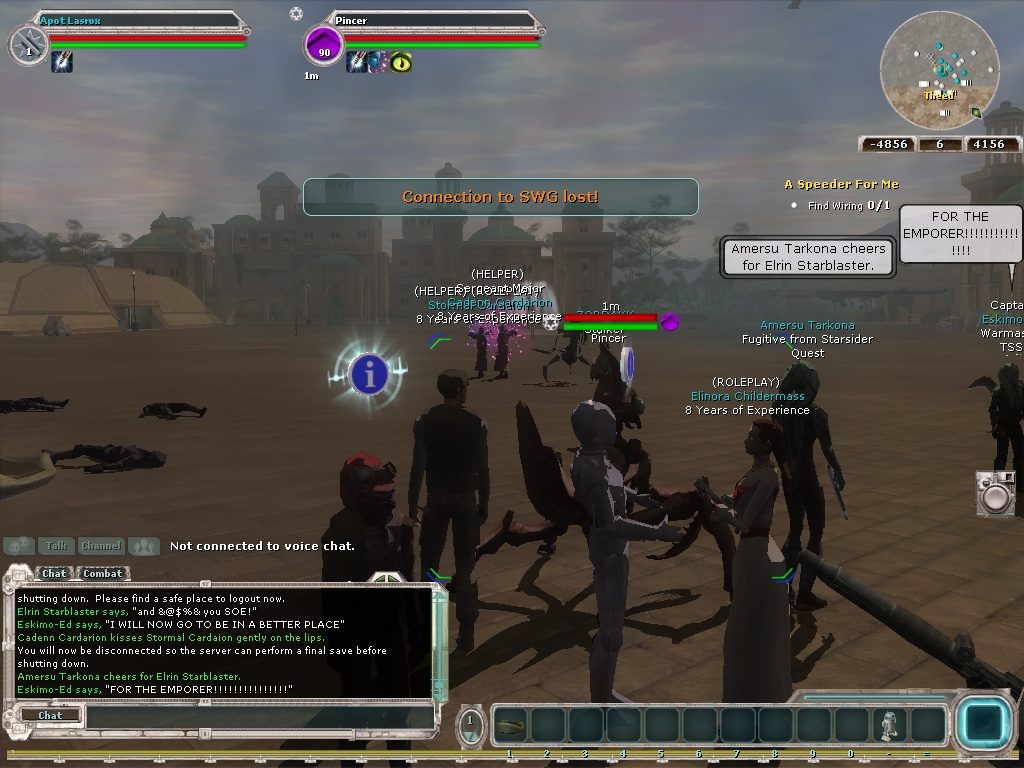
Task: Click the blue information holocron icon
Action: pyautogui.click(x=369, y=374)
